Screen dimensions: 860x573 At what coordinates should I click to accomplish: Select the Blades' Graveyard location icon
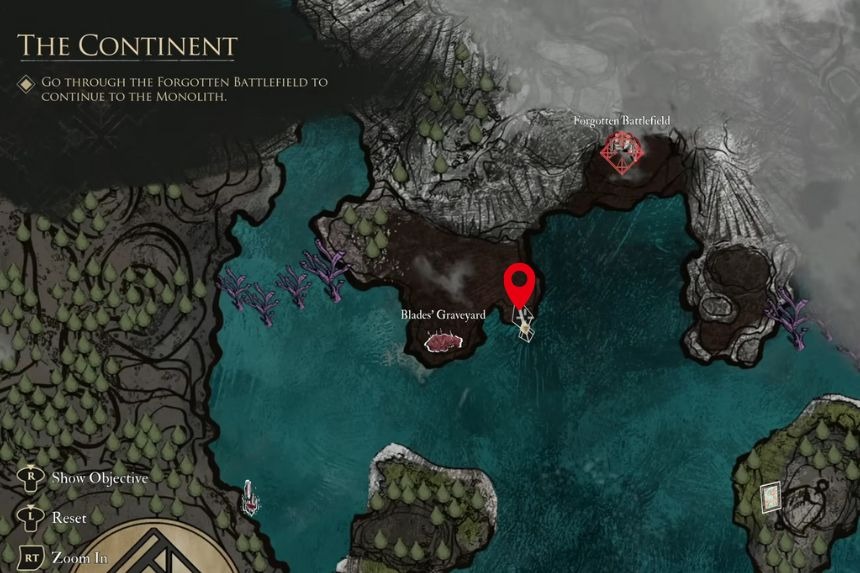click(443, 342)
